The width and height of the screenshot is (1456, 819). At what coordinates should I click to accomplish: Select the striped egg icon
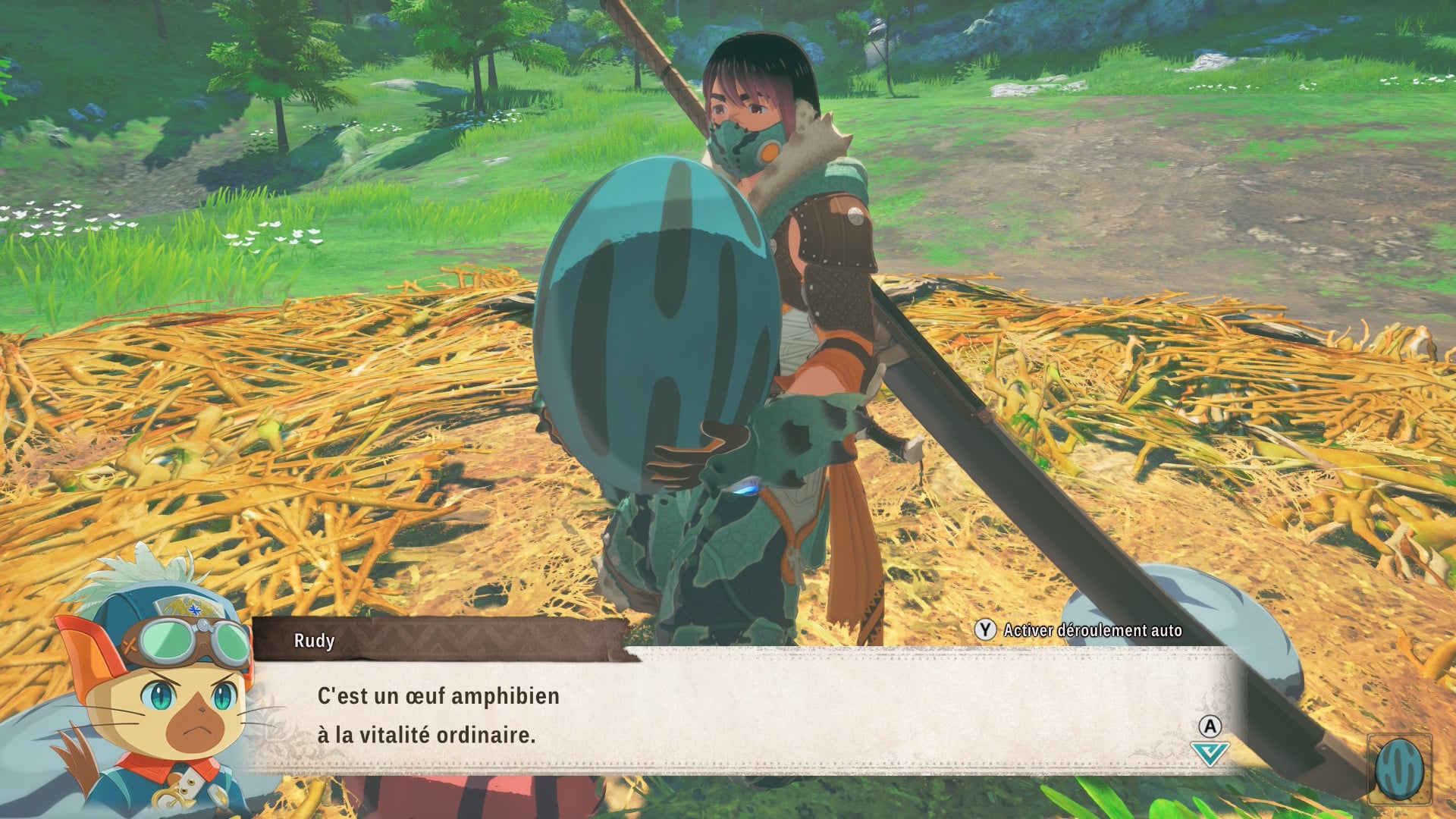[1399, 769]
